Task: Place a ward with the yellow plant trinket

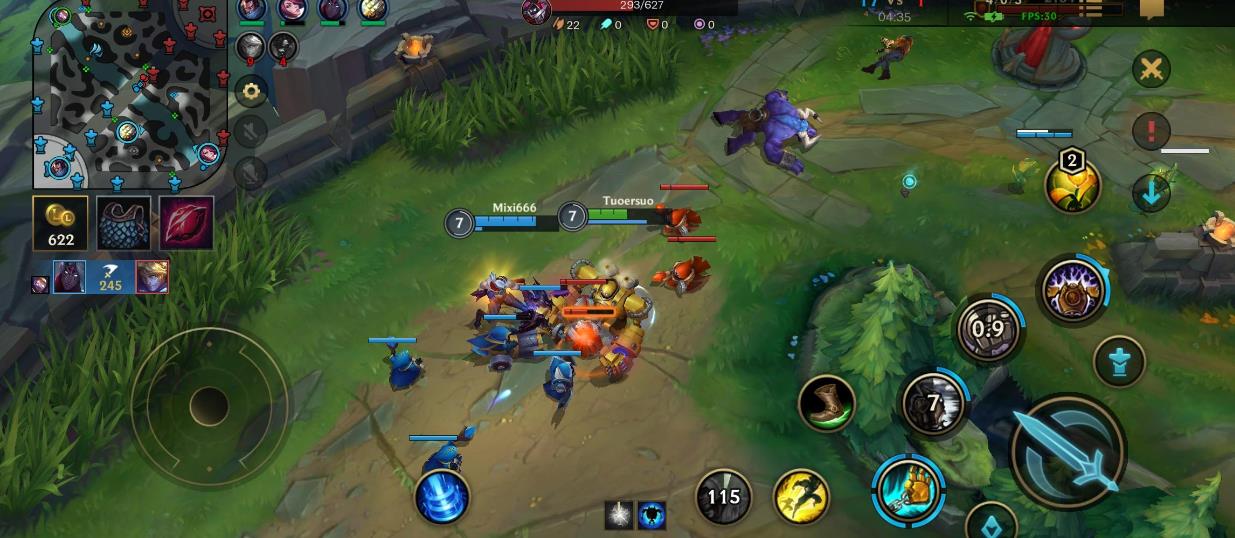Action: tap(1072, 185)
